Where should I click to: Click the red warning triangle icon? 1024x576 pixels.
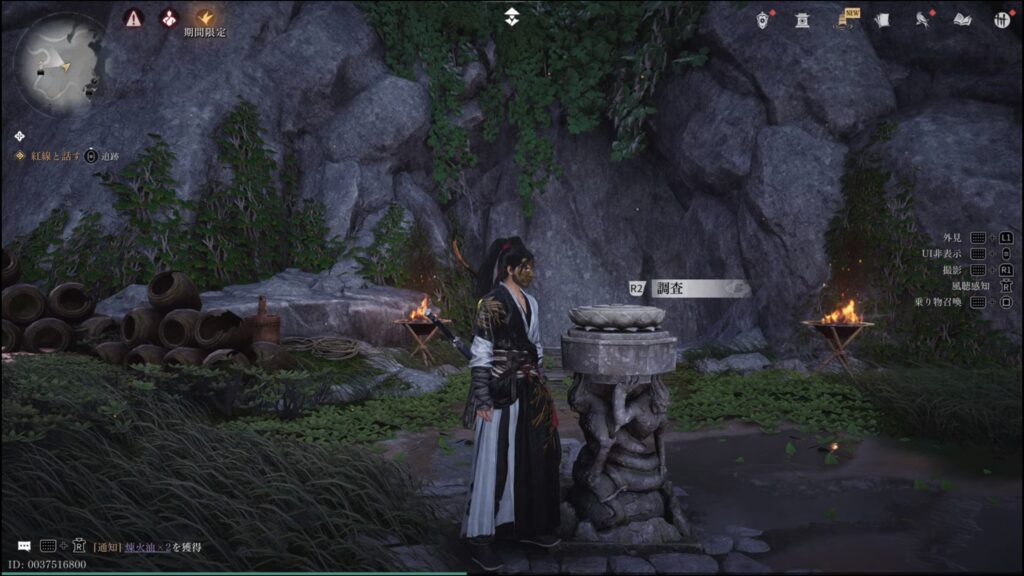[x=133, y=18]
